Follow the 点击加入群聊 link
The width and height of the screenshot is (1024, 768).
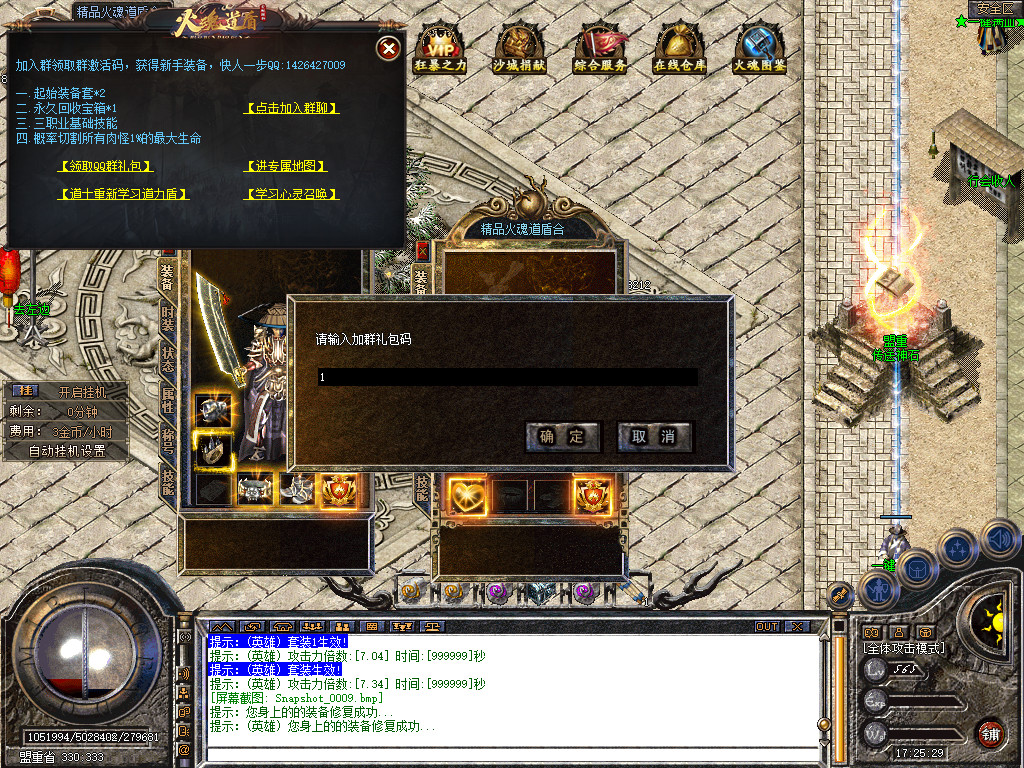(292, 108)
